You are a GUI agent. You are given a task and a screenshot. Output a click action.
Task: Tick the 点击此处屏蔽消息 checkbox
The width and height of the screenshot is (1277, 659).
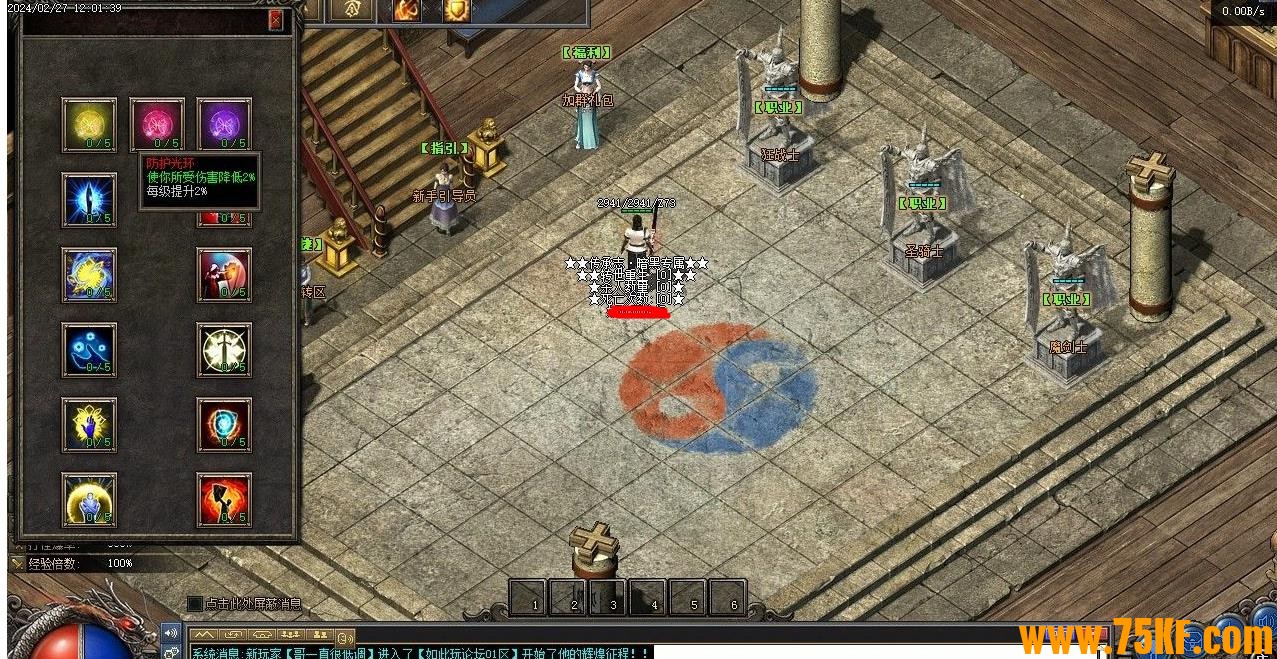click(x=195, y=604)
